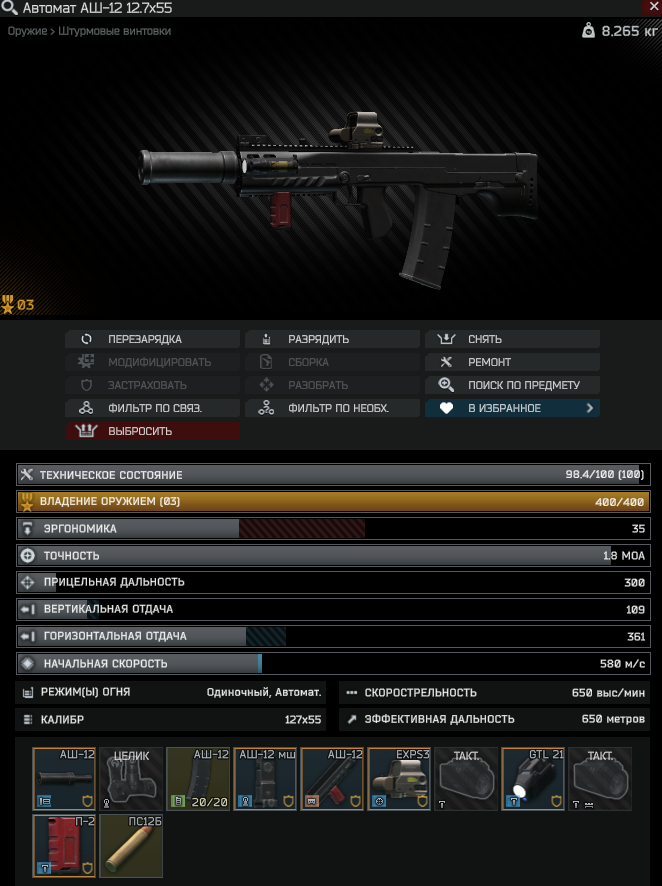The image size is (662, 886).
Task: Apply ФИЛЬТР ПО СВЯЗ. filter
Action: pyautogui.click(x=153, y=408)
